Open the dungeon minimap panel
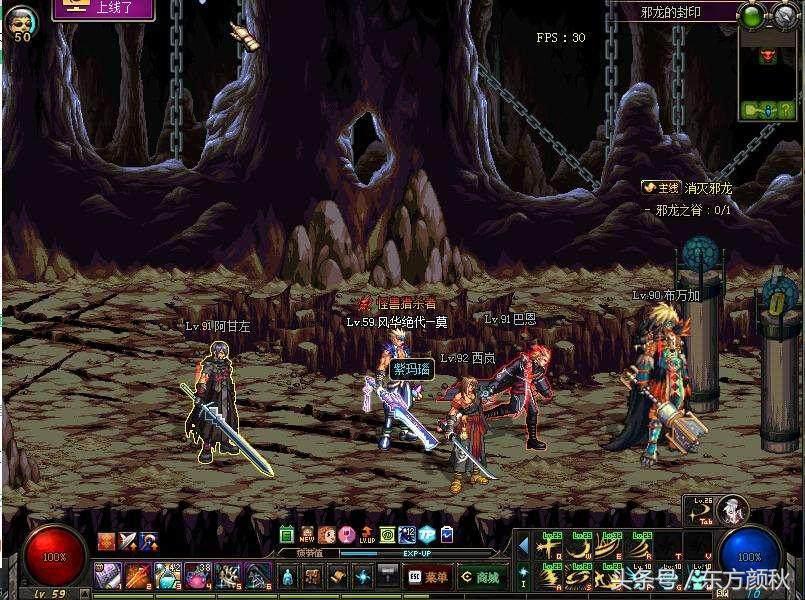Screen dimensions: 805x600 (770, 76)
